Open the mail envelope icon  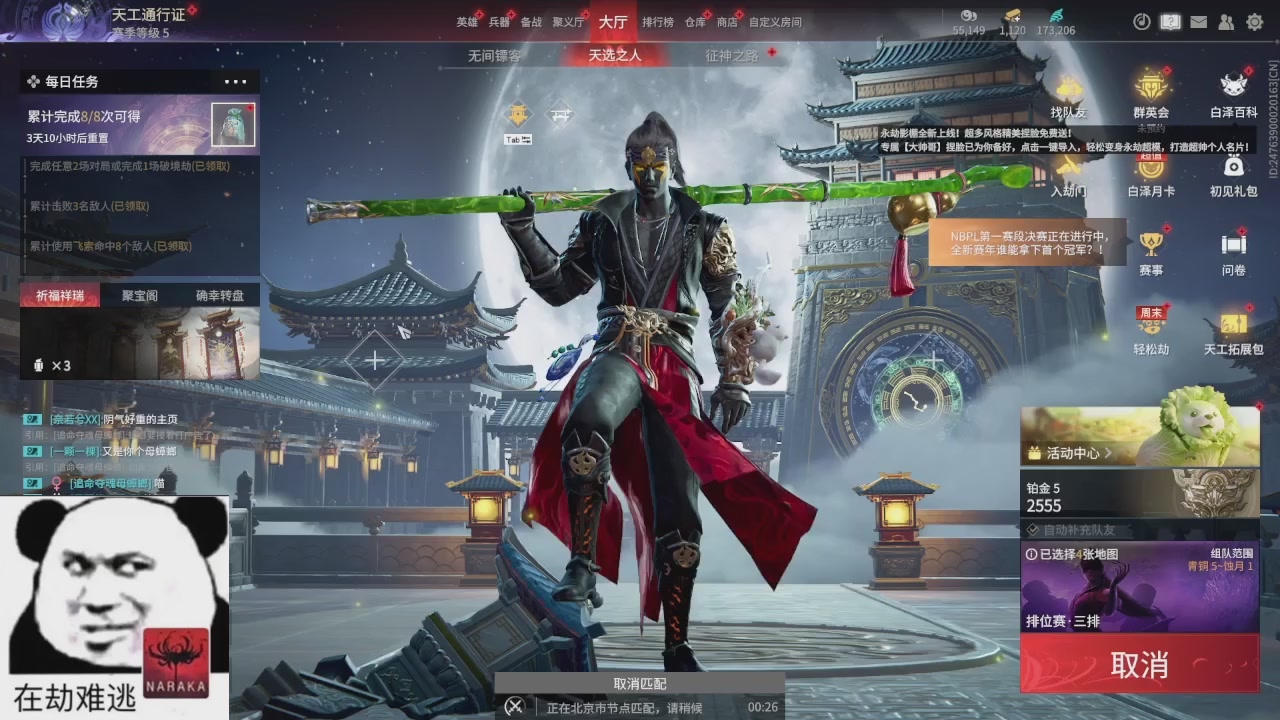(x=1198, y=22)
